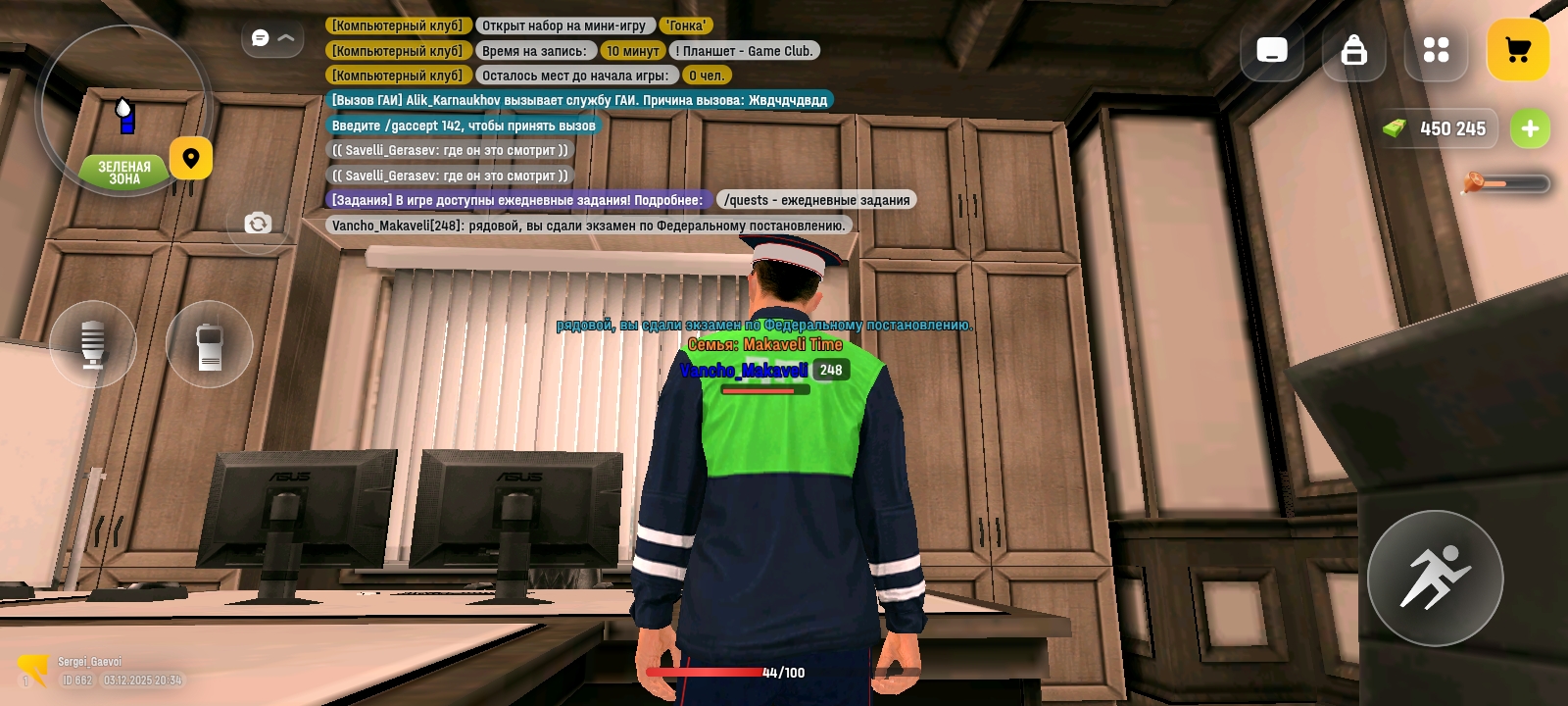This screenshot has height=706, width=1568.
Task: Change view with the camera icon
Action: 258,224
